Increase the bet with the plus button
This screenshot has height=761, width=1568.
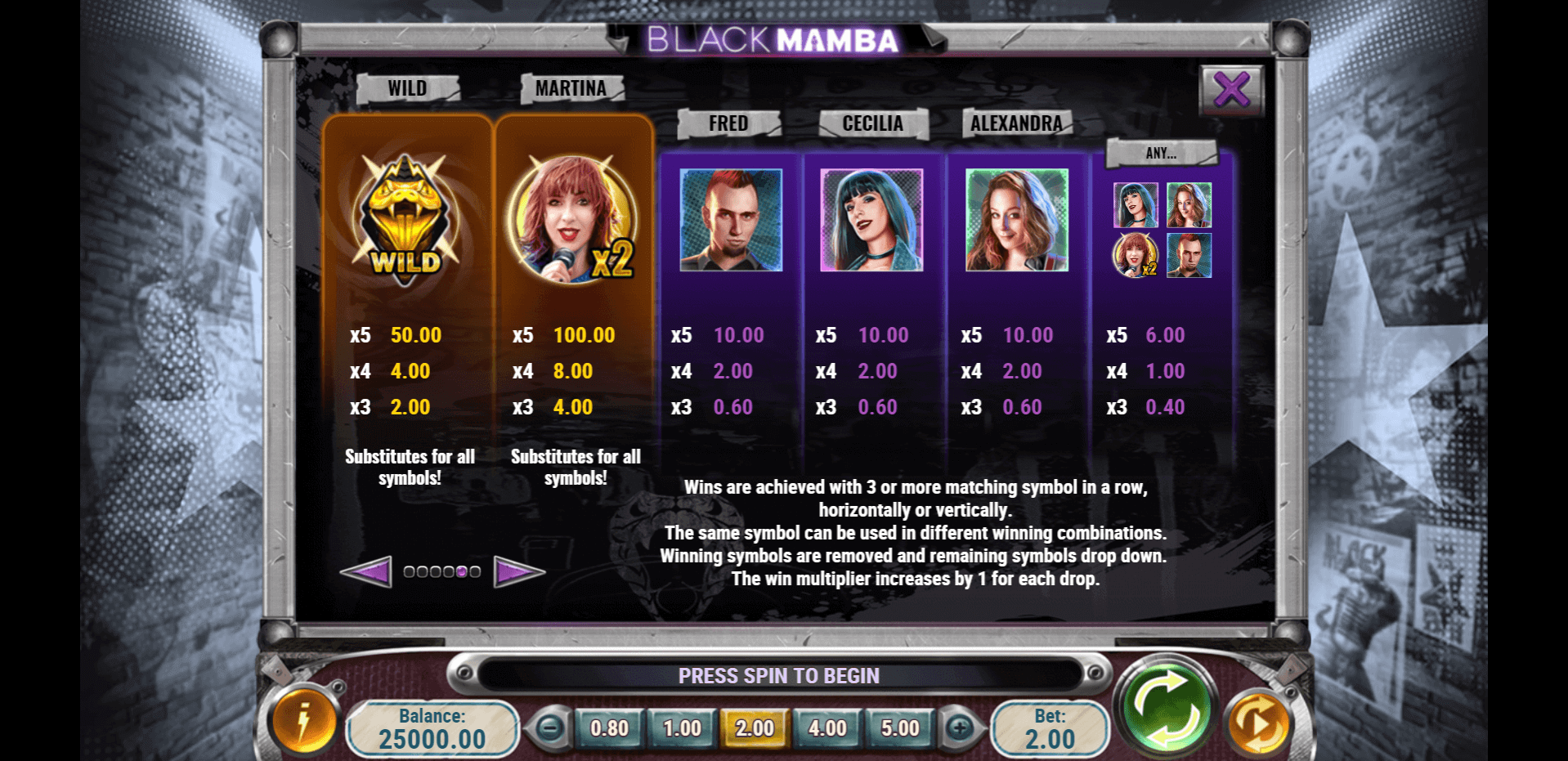tap(960, 727)
